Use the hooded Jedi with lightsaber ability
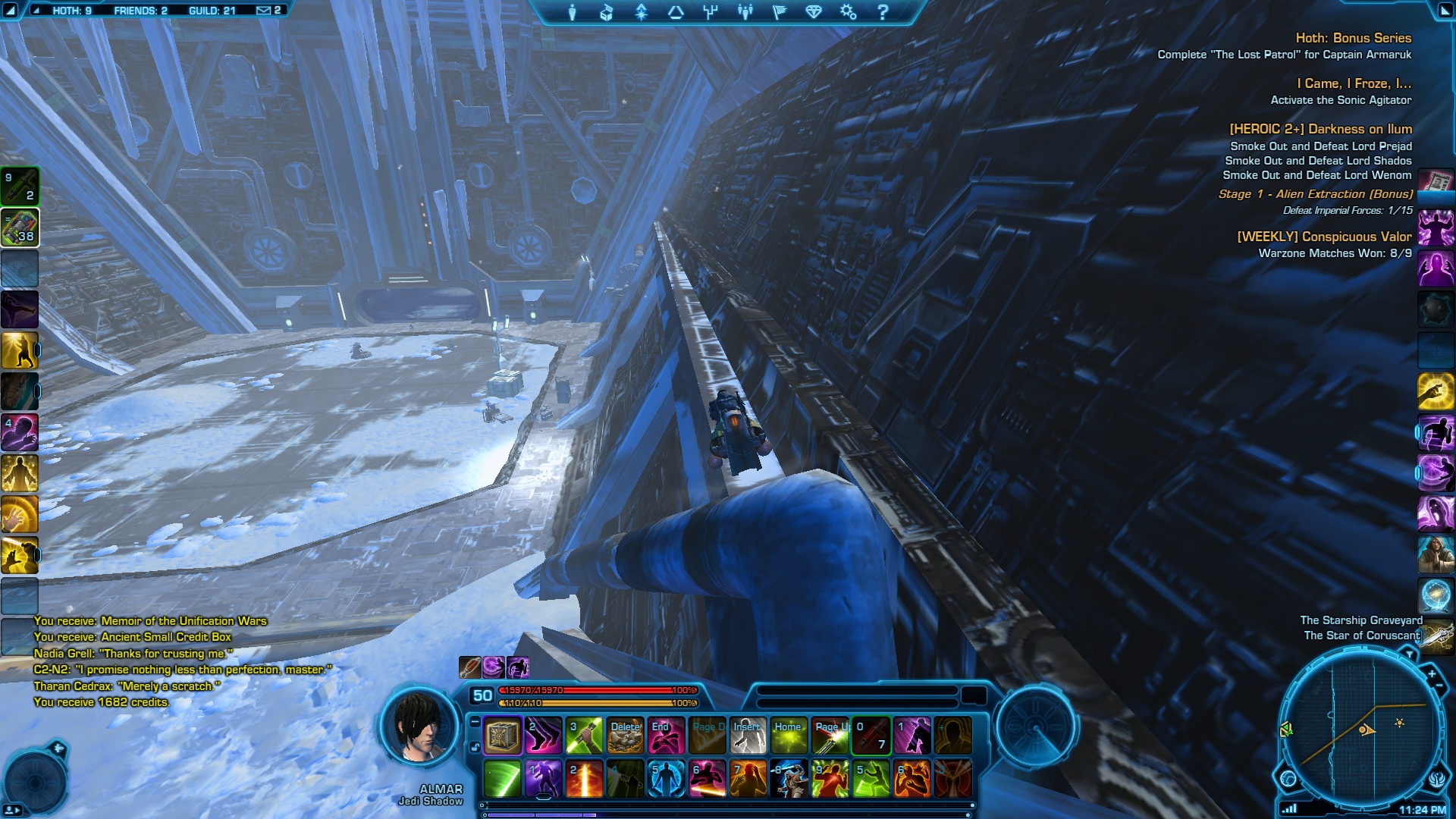Image resolution: width=1456 pixels, height=819 pixels. (x=789, y=779)
